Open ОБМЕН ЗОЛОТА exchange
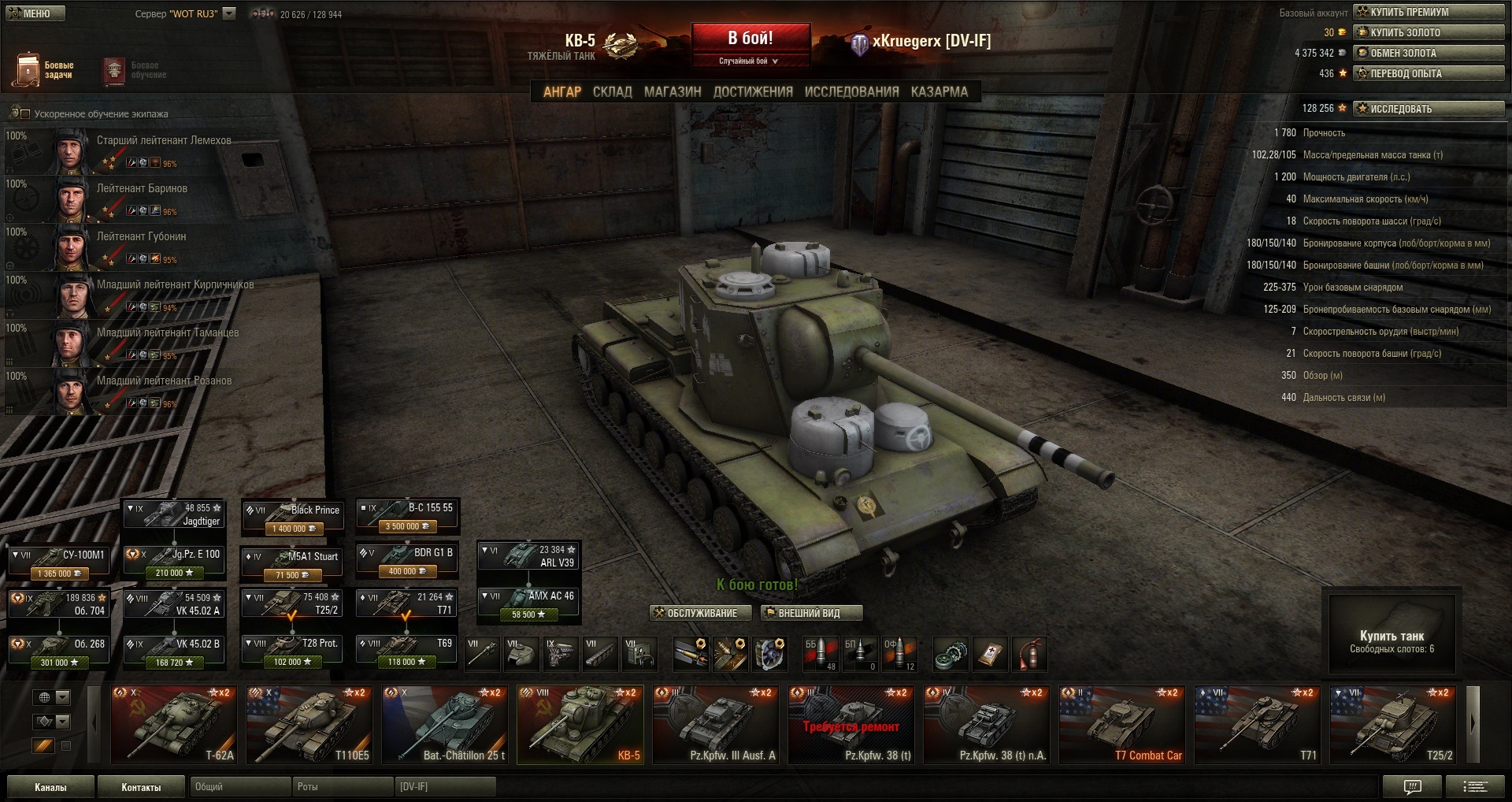1512x802 pixels. (x=1429, y=53)
